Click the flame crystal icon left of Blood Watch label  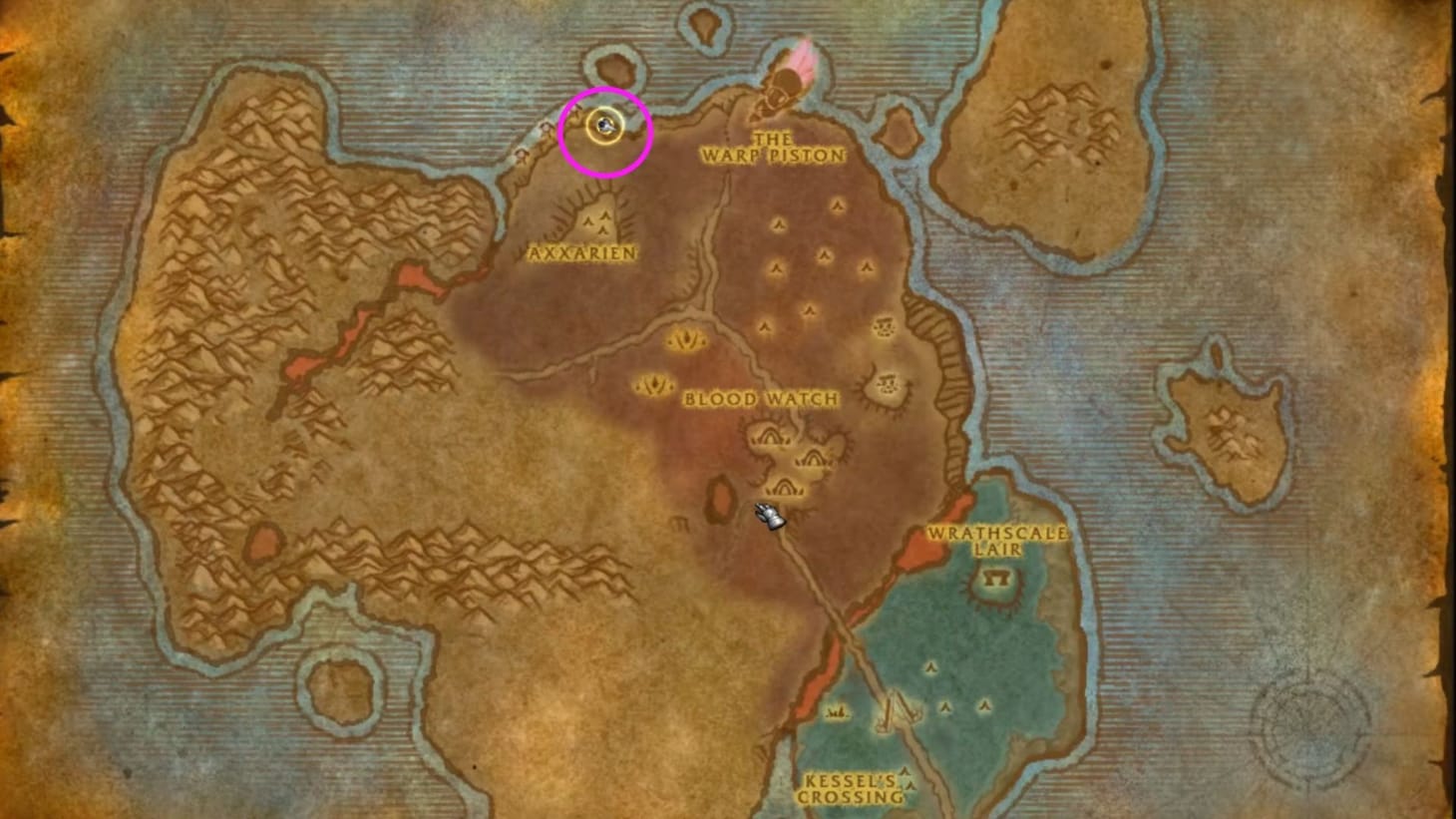click(655, 384)
